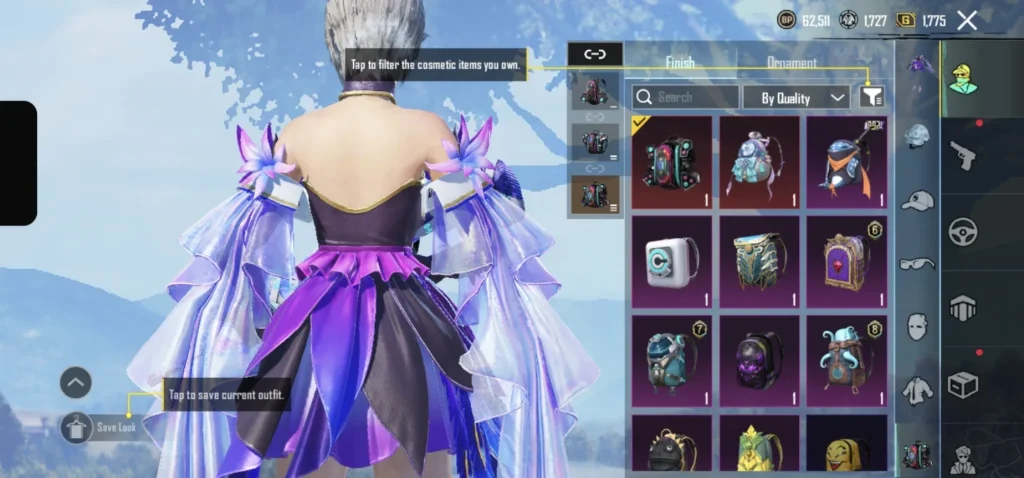Open the box crate category
Image resolution: width=1024 pixels, height=478 pixels.
[x=963, y=385]
